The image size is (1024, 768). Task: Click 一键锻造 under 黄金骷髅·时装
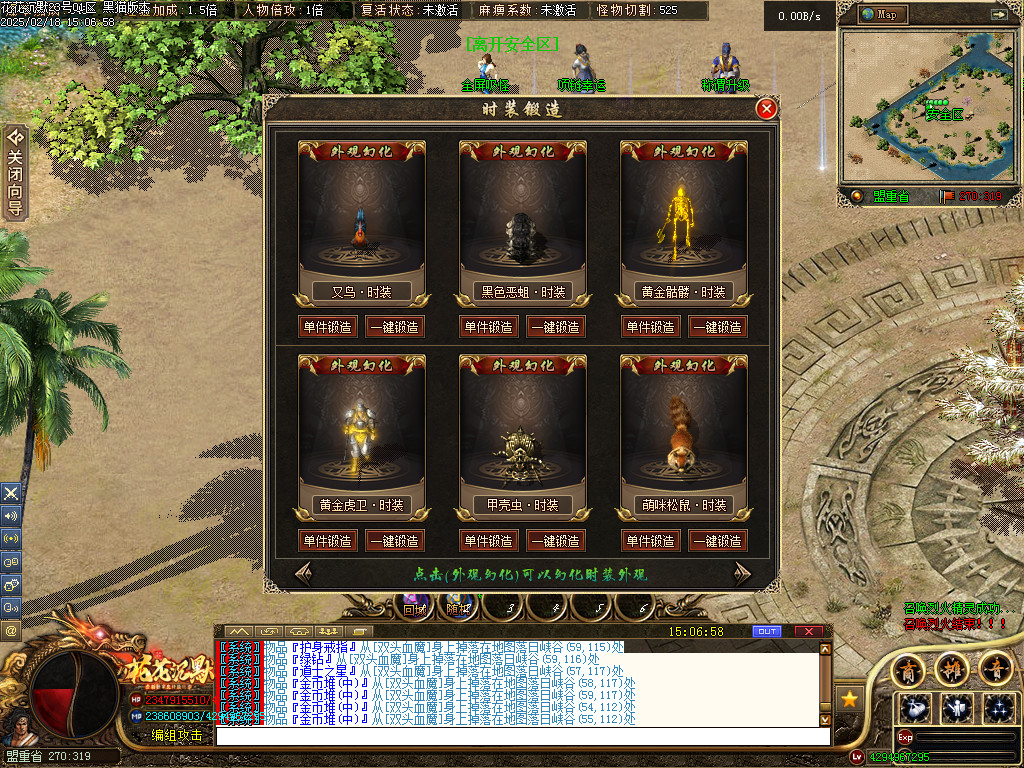[717, 327]
